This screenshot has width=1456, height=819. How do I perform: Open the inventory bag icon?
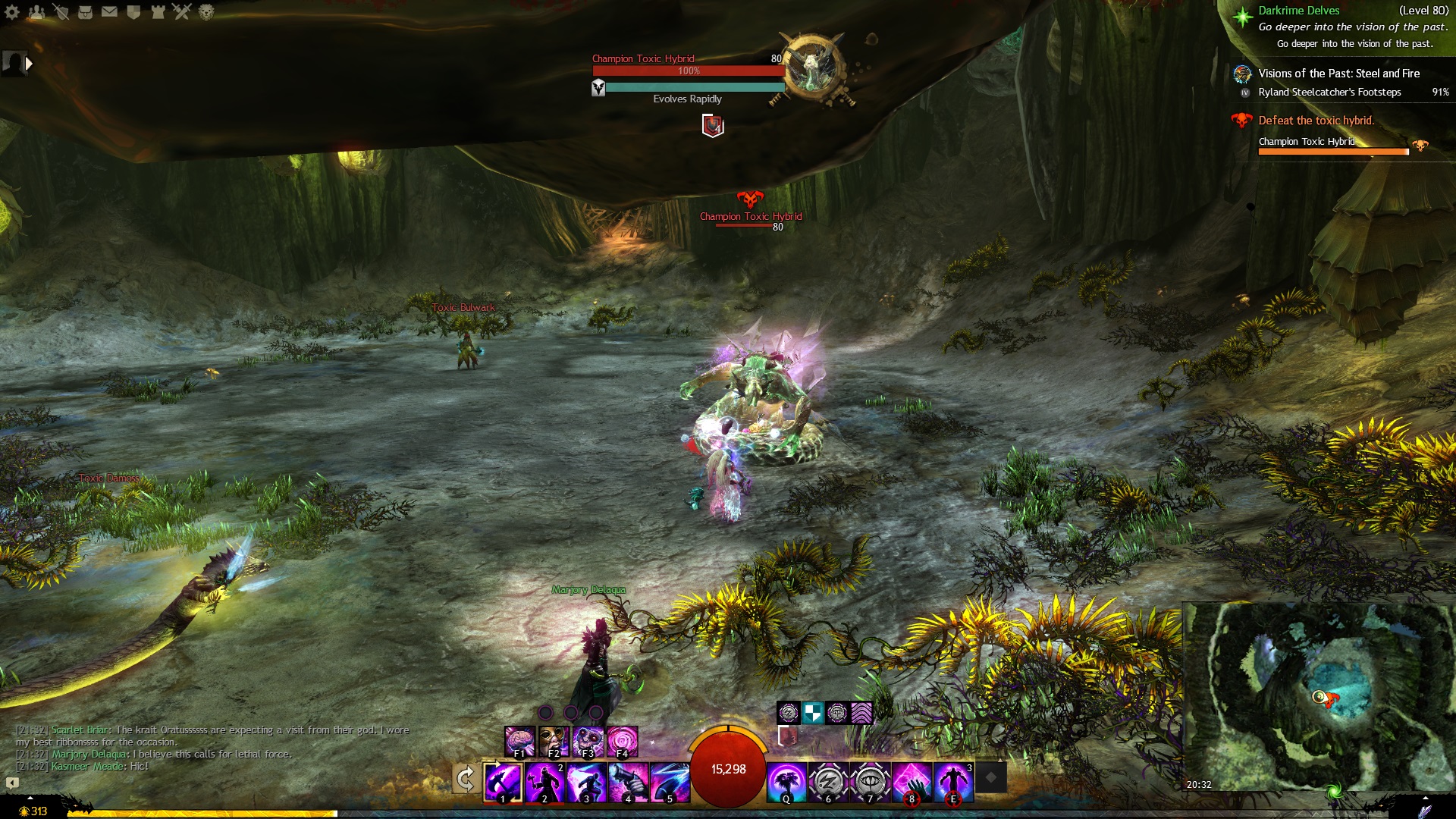point(85,11)
